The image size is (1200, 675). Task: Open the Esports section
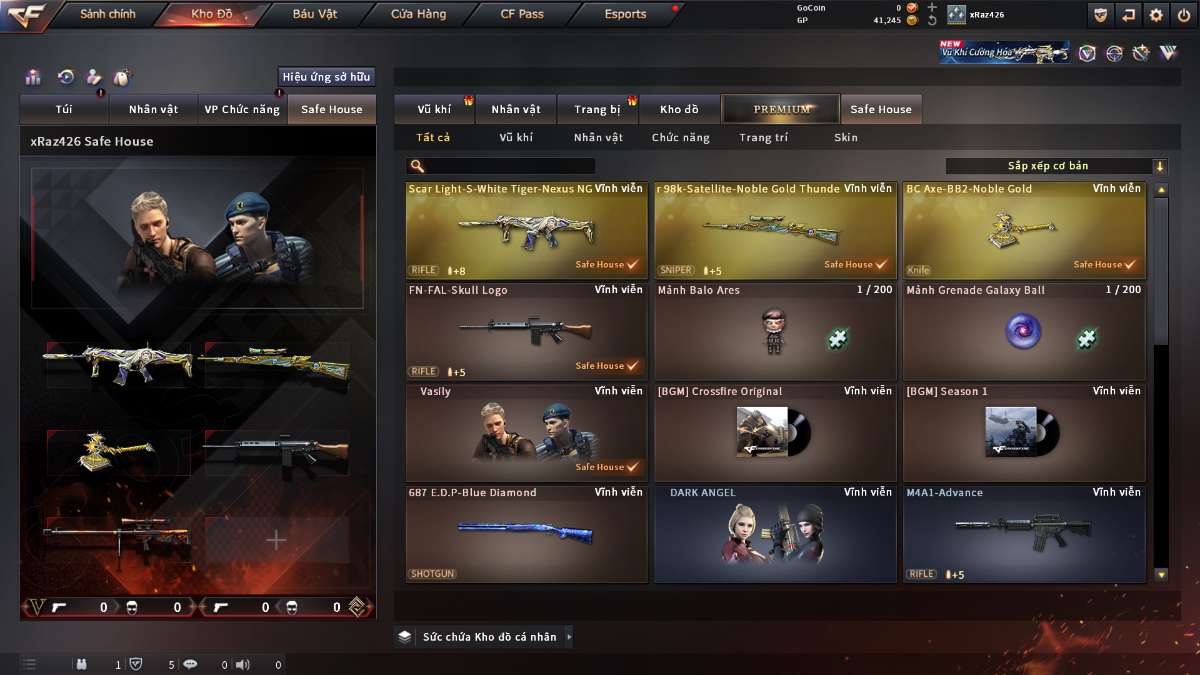625,15
